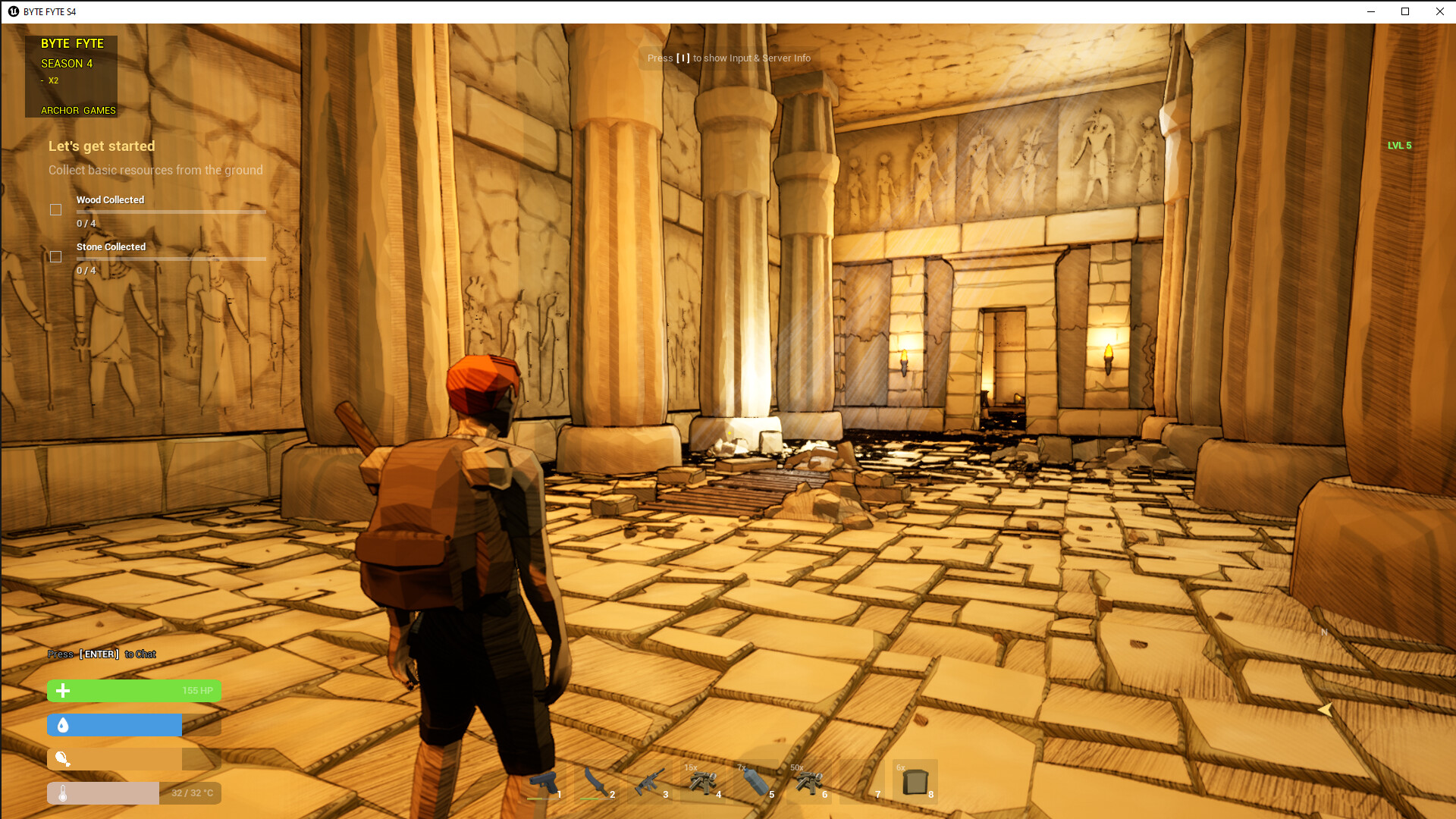The width and height of the screenshot is (1456, 819).
Task: Click the 50x rifle ammo in slot 6
Action: pos(810,783)
